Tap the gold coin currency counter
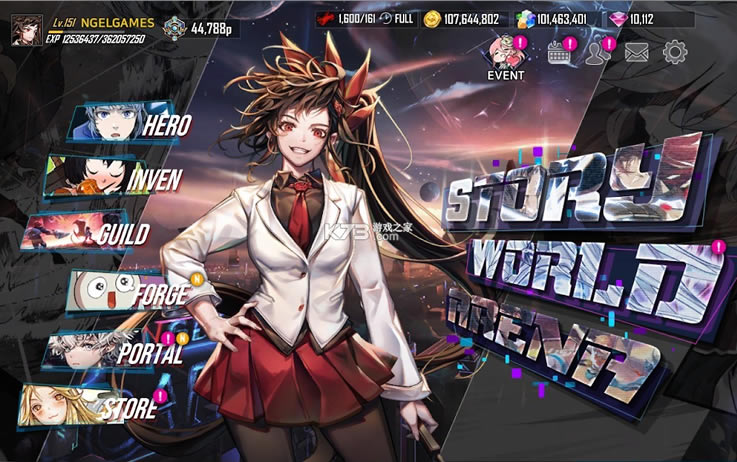737x462 pixels. [x=463, y=19]
